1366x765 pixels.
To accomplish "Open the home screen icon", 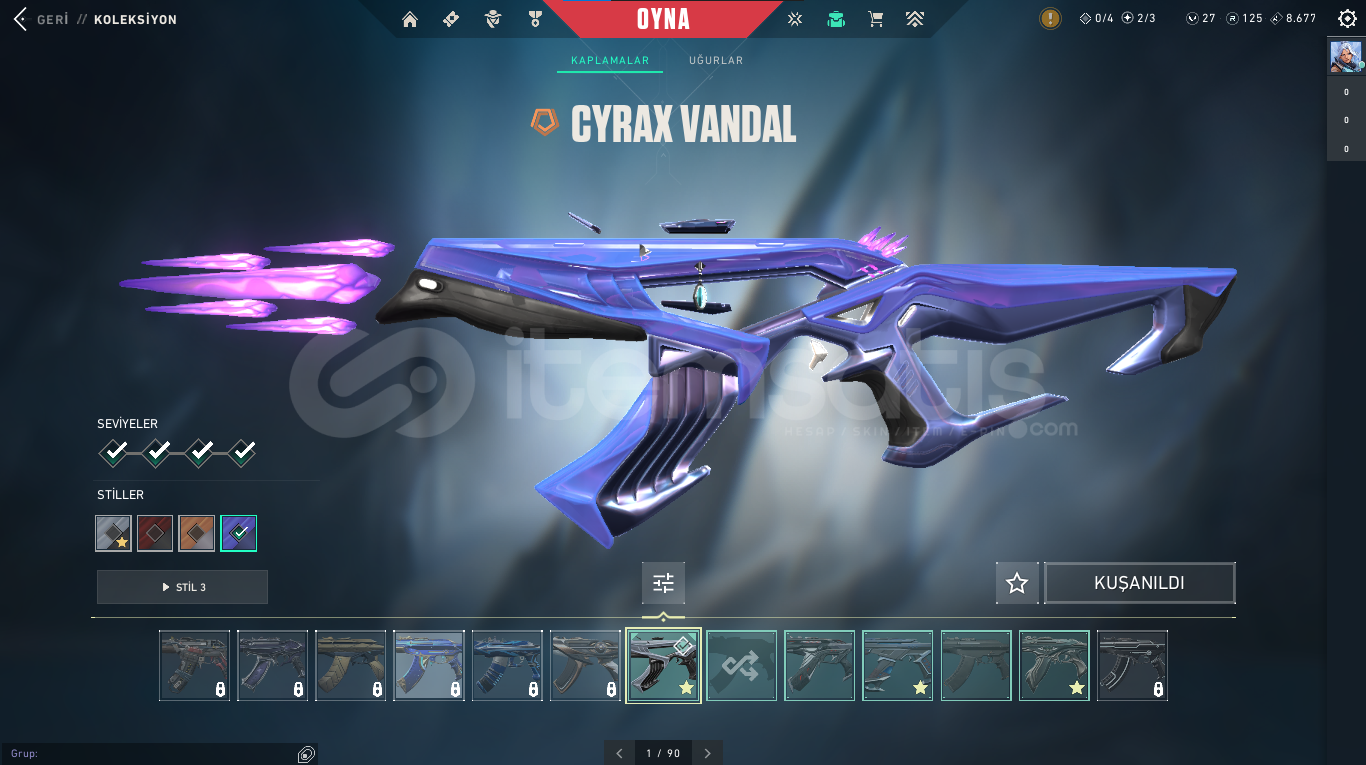I will click(x=409, y=19).
